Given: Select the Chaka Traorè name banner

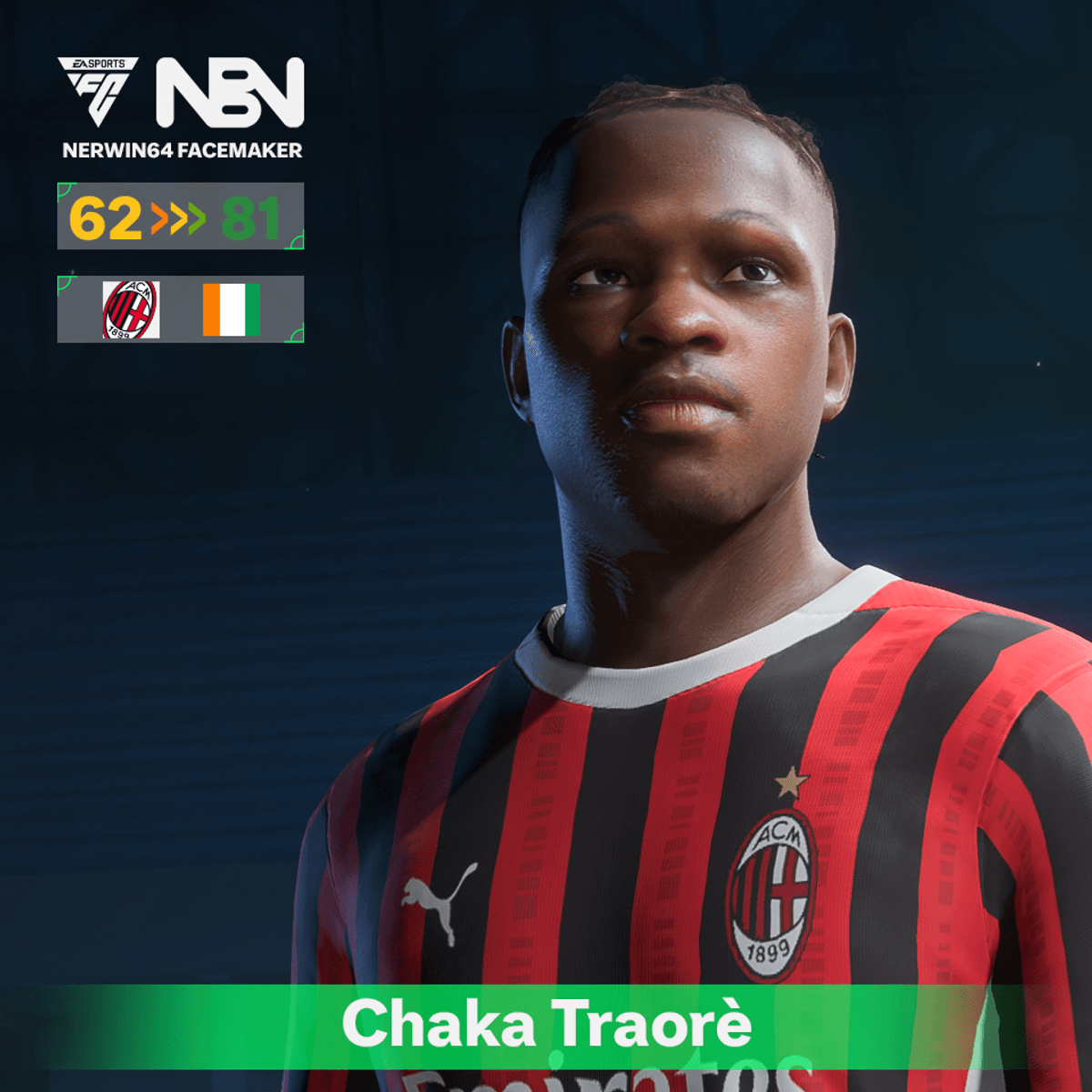Looking at the screenshot, I should click(546, 1025).
